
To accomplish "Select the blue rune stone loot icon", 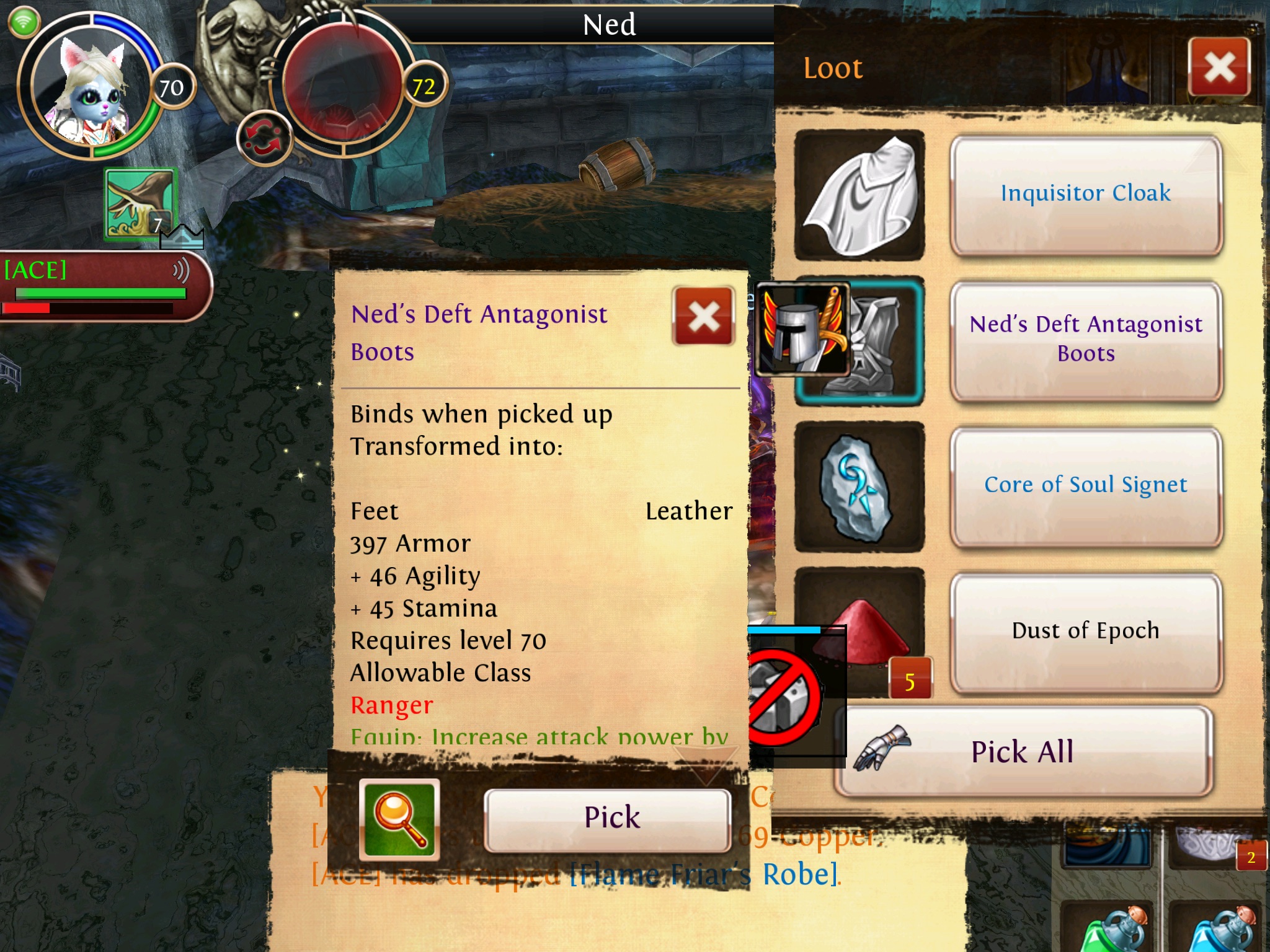I will click(859, 487).
